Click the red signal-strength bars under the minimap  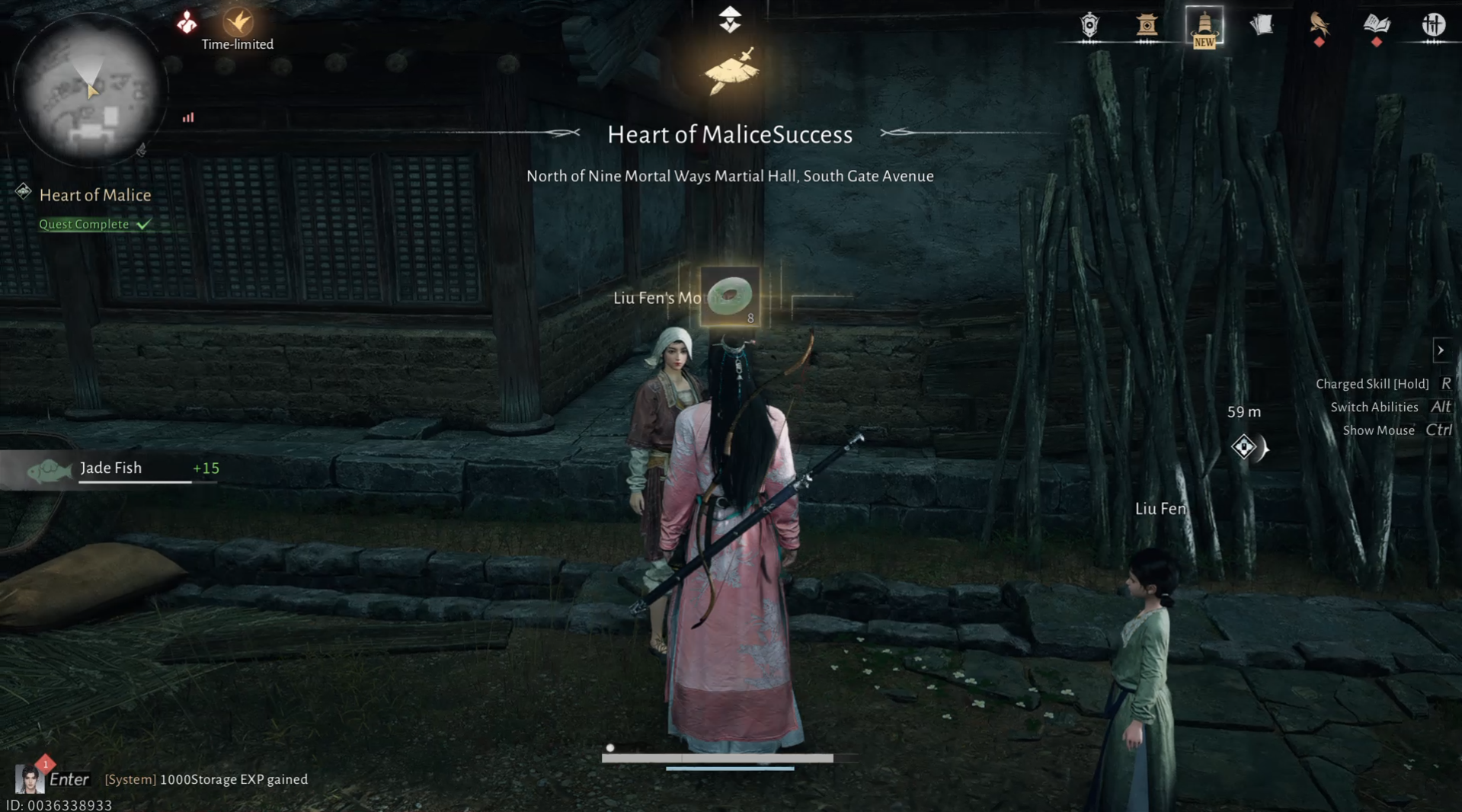tap(187, 117)
